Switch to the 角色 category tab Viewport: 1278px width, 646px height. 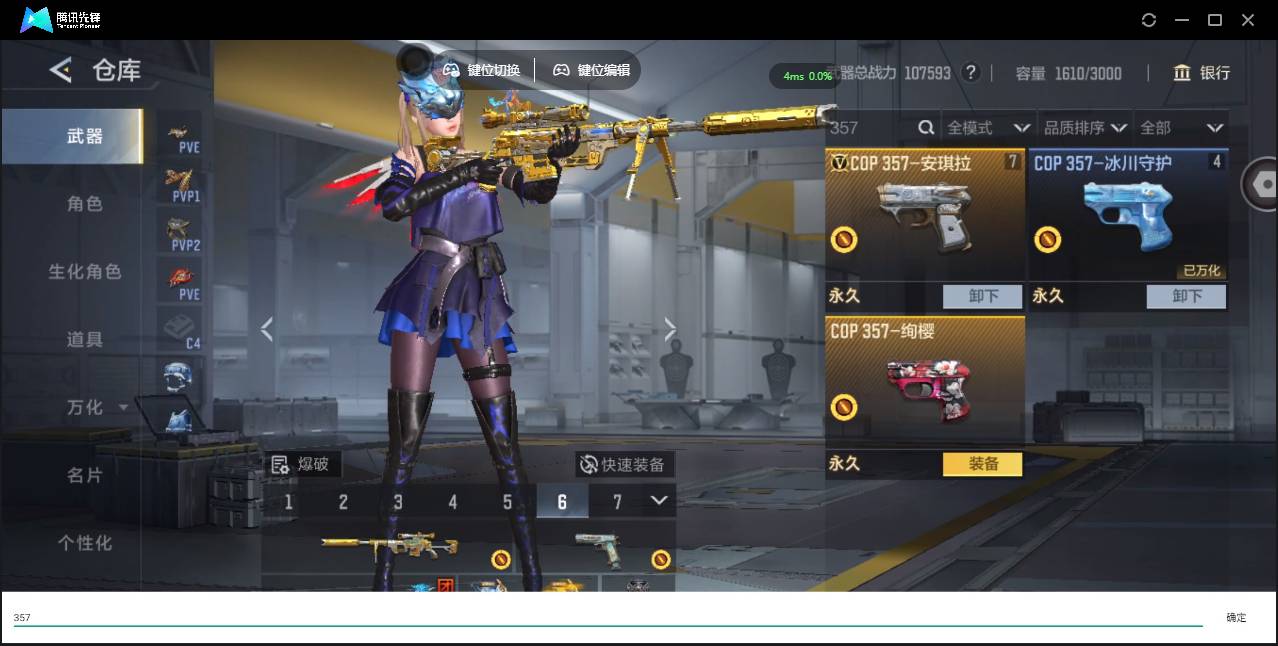[x=85, y=204]
